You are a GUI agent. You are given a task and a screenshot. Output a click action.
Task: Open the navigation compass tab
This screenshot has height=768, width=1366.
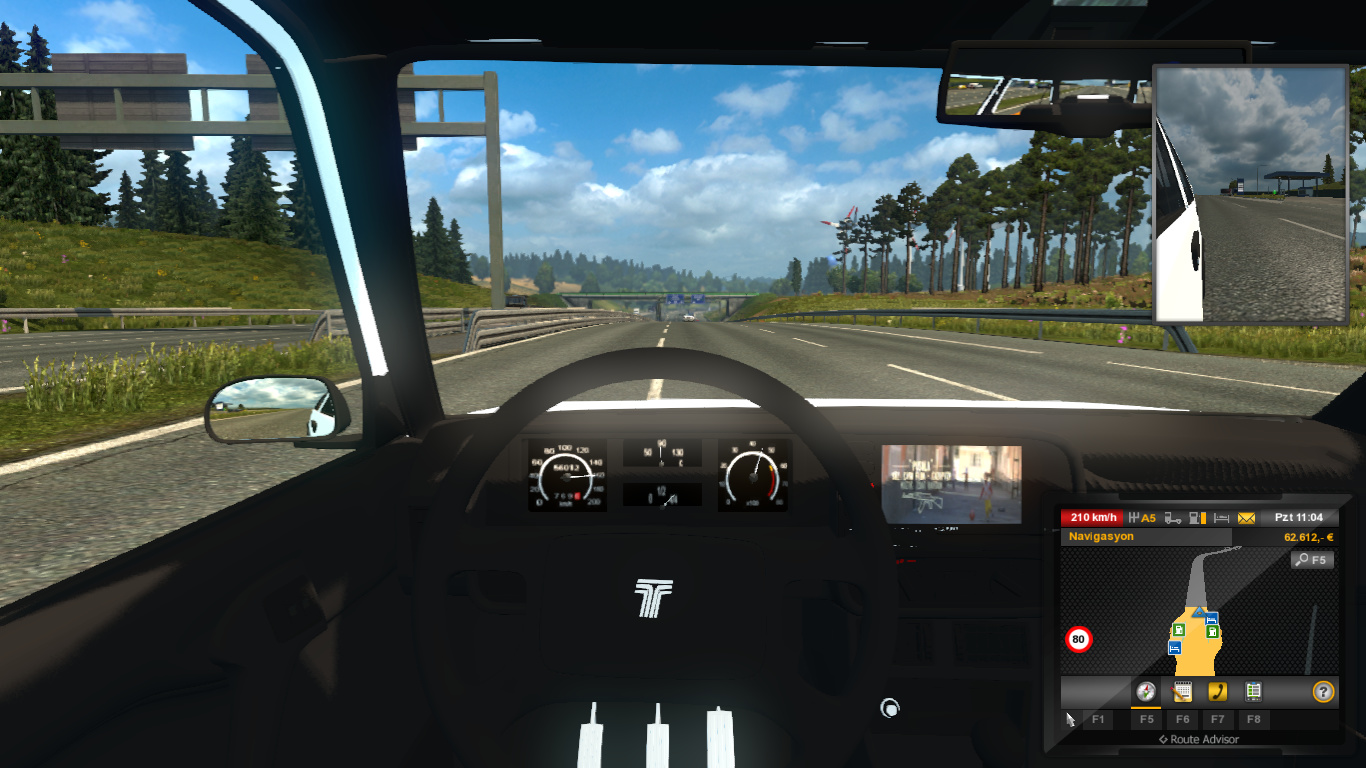coord(1146,691)
